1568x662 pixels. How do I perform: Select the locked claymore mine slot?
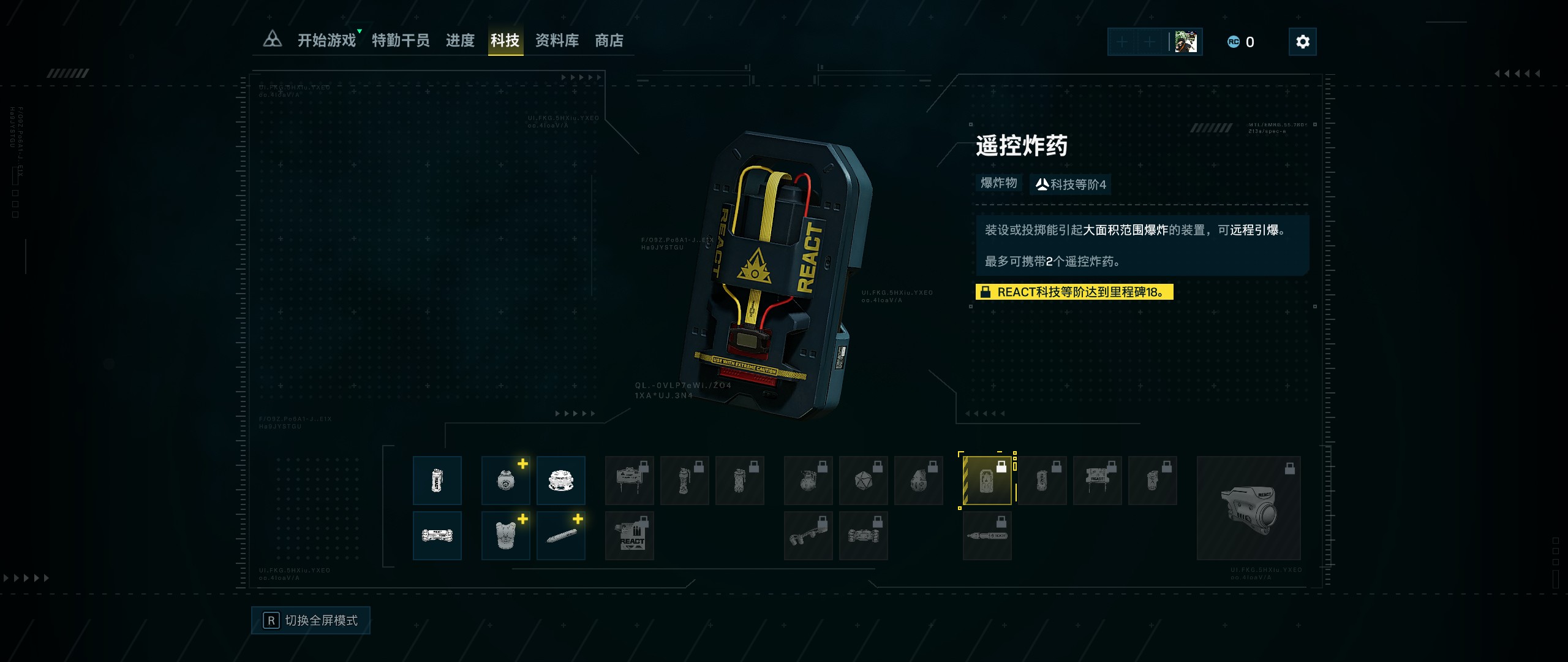pyautogui.click(x=630, y=481)
